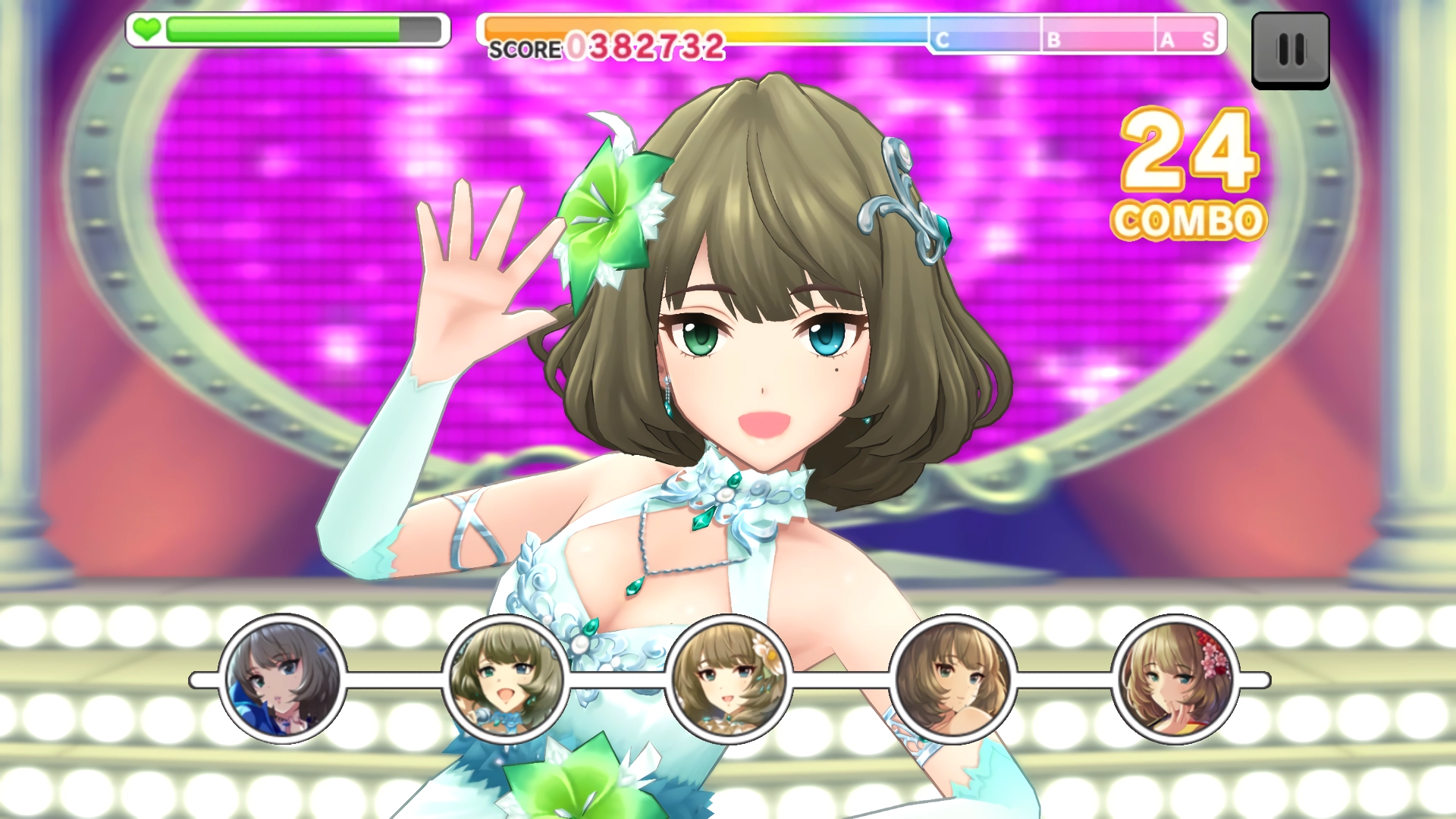Tap the idol icon with the white hair flower
This screenshot has width=1456, height=819.
tap(729, 679)
